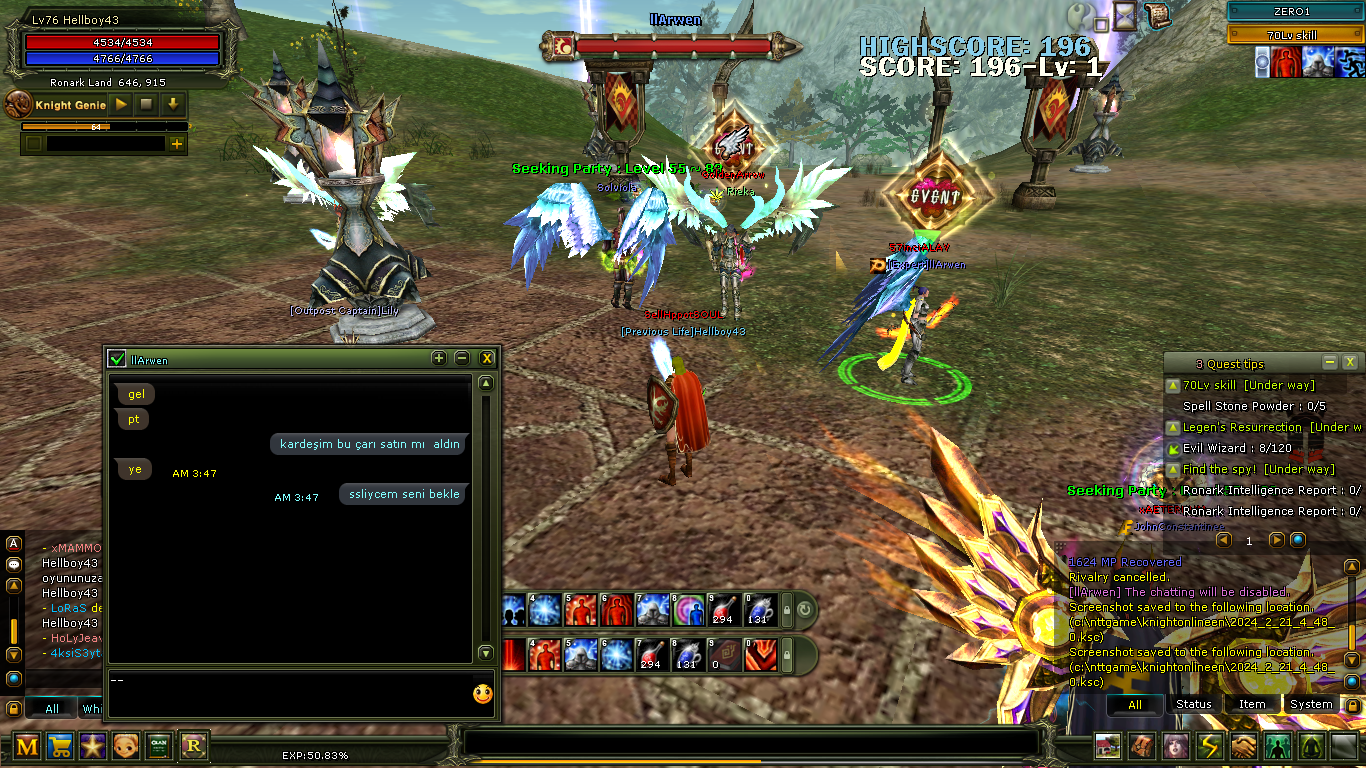Viewport: 1366px width, 768px height.
Task: Go to next quest tips page
Action: click(1276, 540)
